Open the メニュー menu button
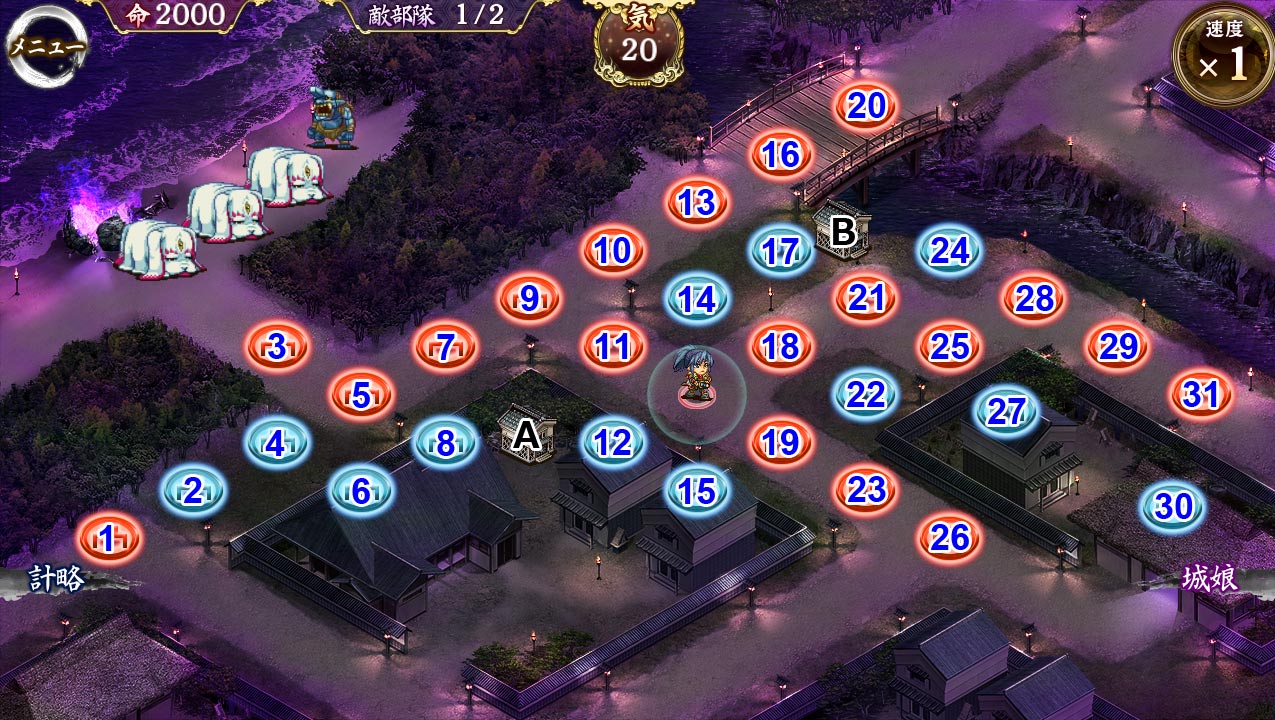This screenshot has height=720, width=1275. pos(47,46)
